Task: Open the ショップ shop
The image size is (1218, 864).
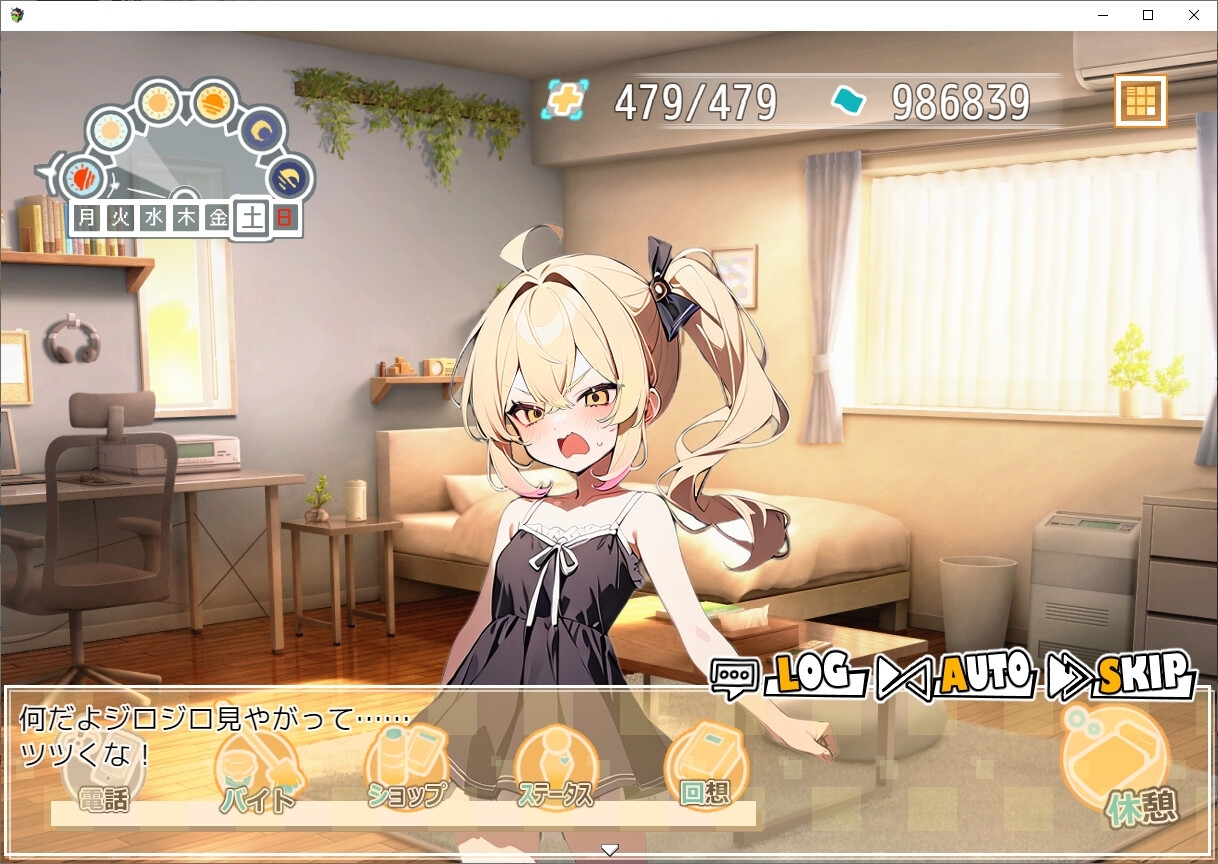Action: [407, 770]
